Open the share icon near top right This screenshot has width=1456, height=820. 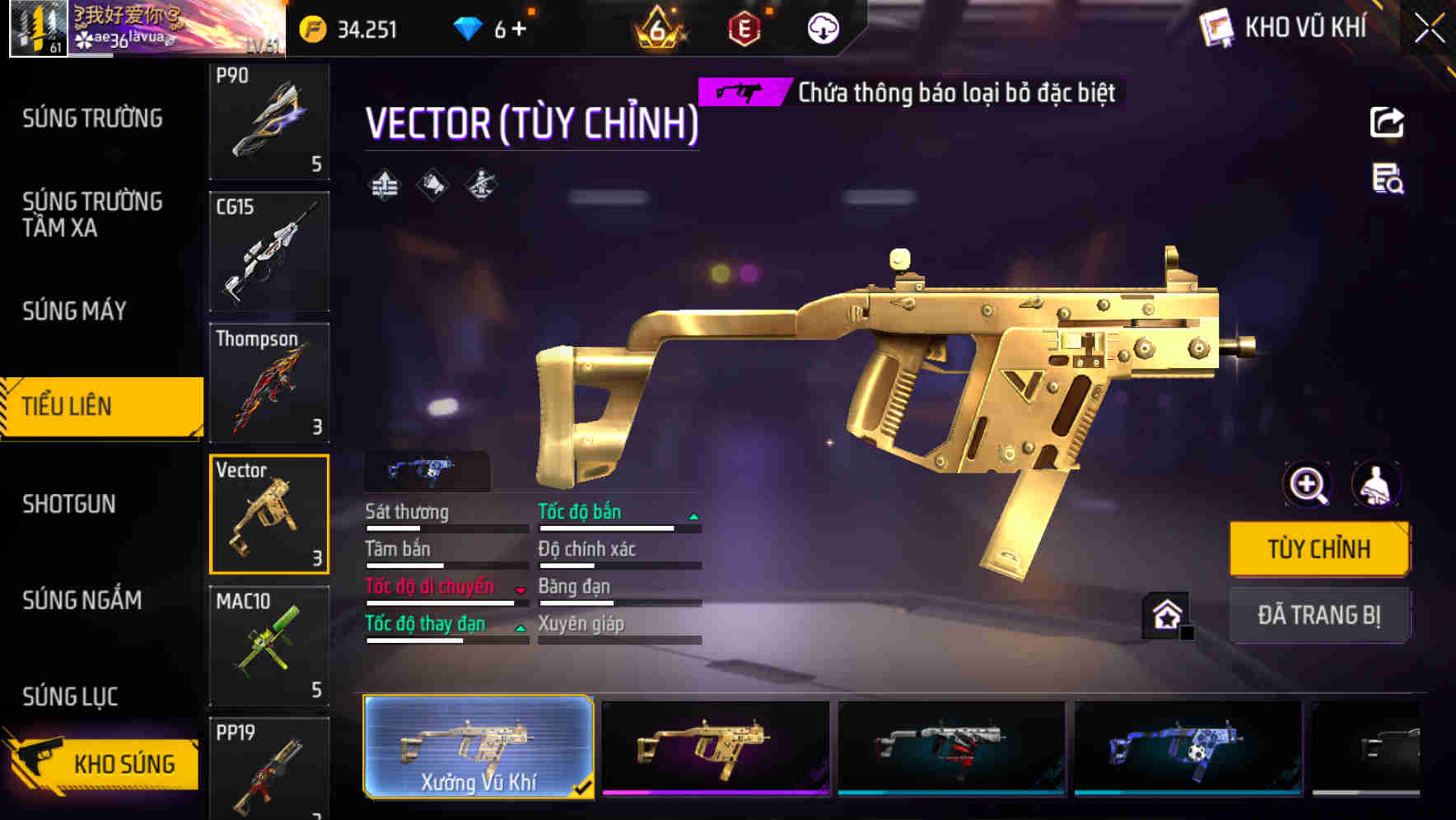(x=1387, y=122)
